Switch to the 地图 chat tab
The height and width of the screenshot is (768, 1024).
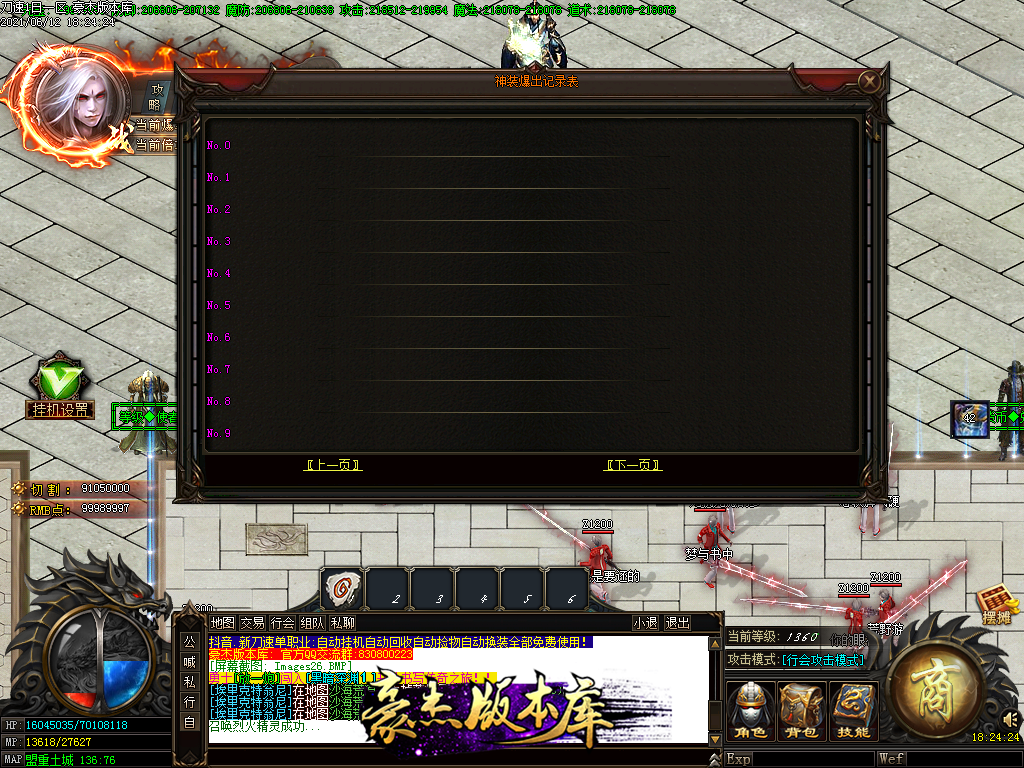point(223,623)
